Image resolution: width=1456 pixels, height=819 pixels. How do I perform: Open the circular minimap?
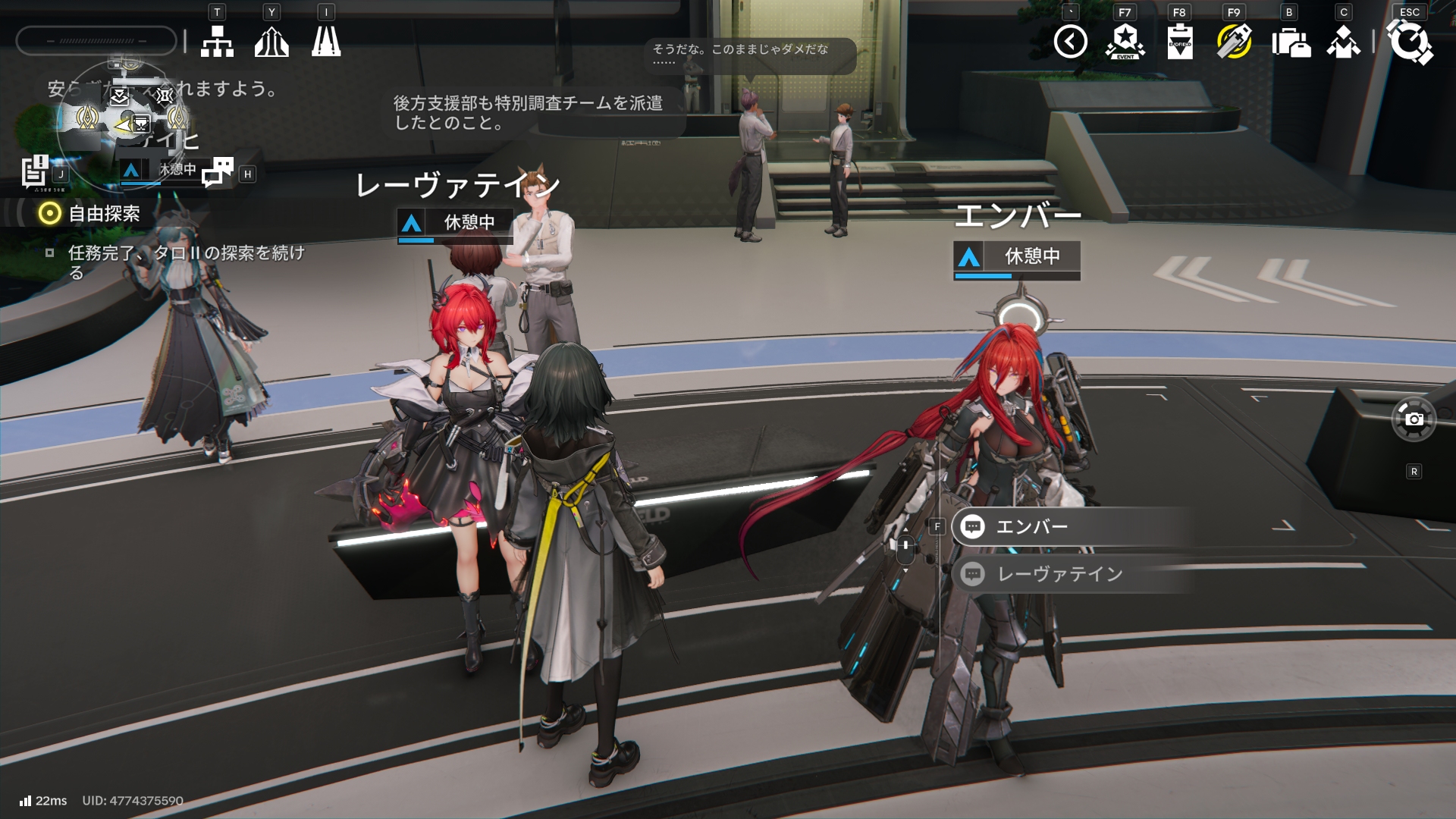[121, 121]
